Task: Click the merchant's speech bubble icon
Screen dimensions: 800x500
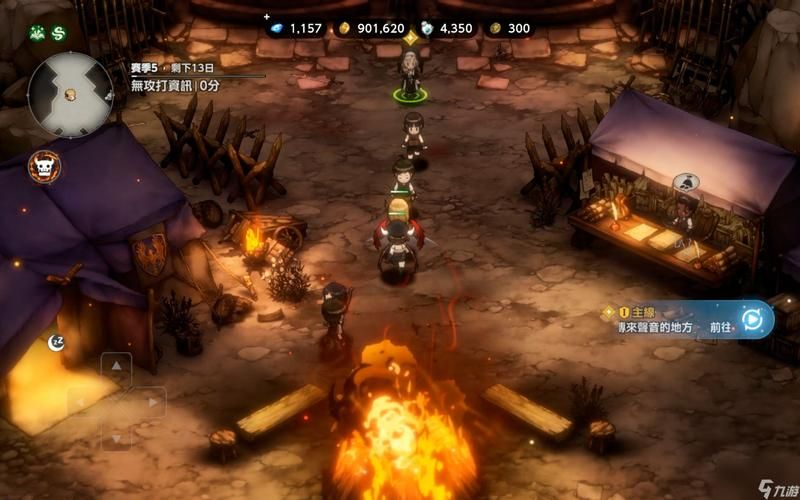Action: pyautogui.click(x=685, y=183)
